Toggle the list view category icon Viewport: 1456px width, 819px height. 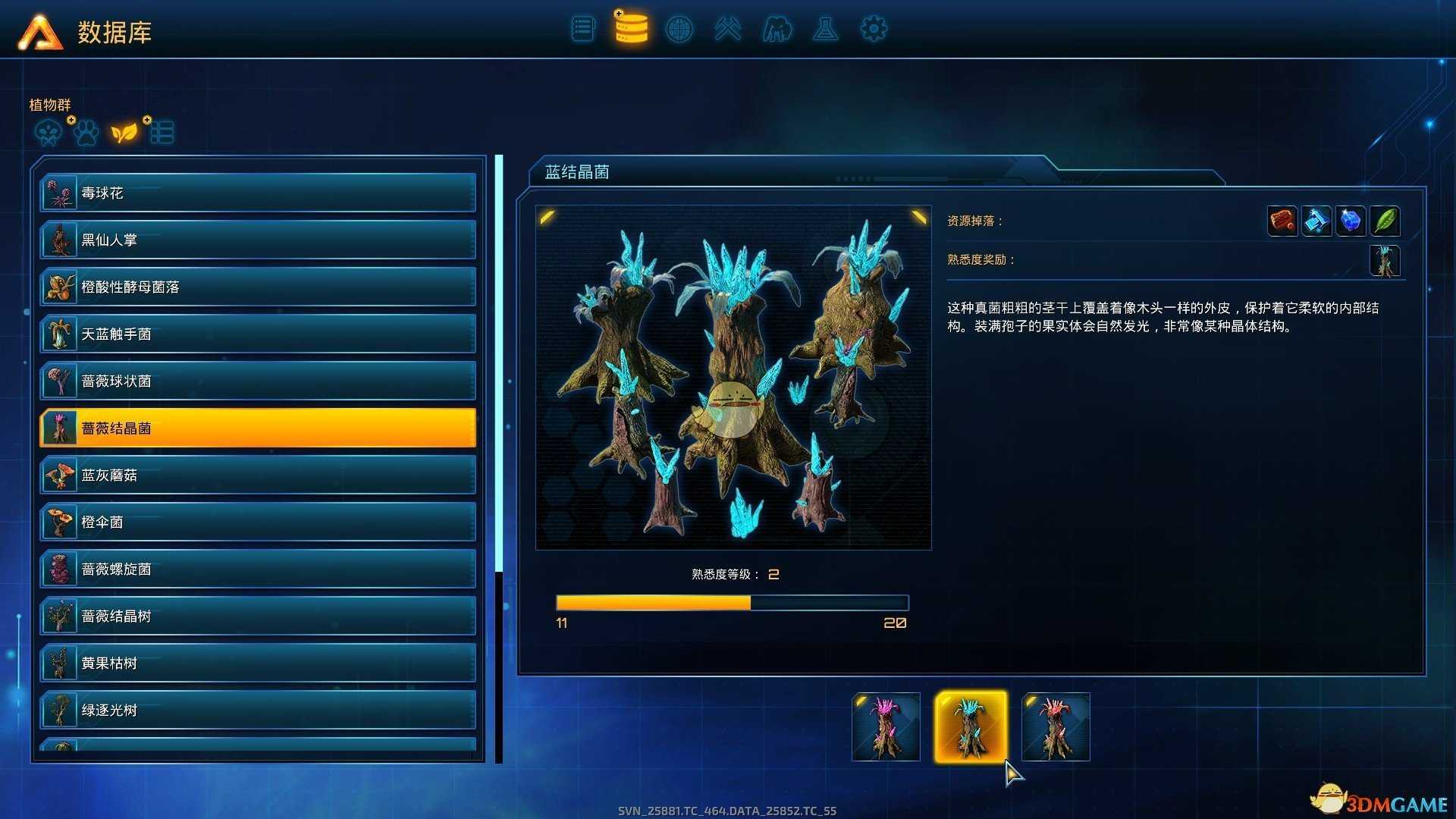[162, 130]
